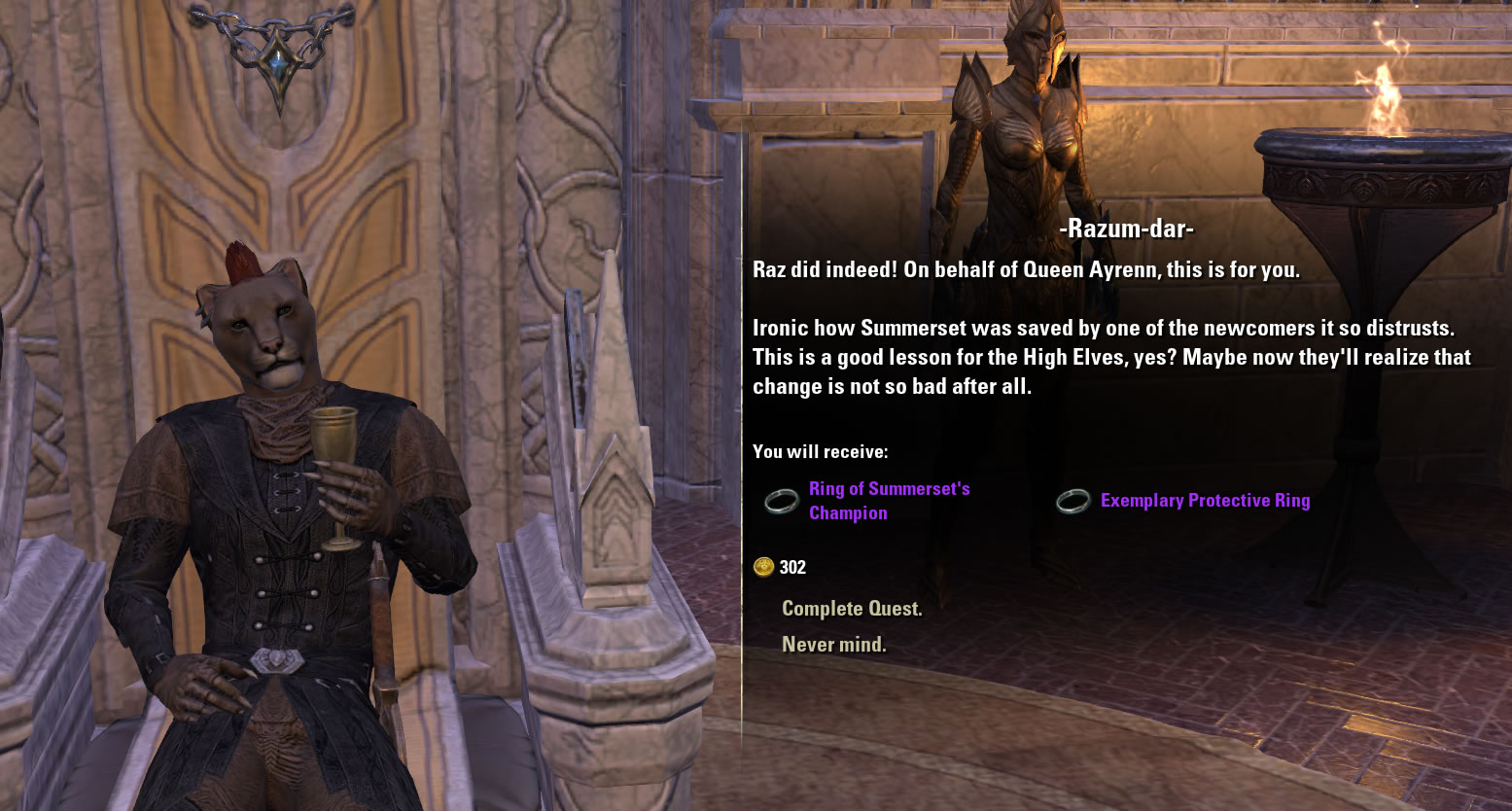Choose the Complete Quest dialogue option
Viewport: 1512px width, 811px height.
[852, 609]
